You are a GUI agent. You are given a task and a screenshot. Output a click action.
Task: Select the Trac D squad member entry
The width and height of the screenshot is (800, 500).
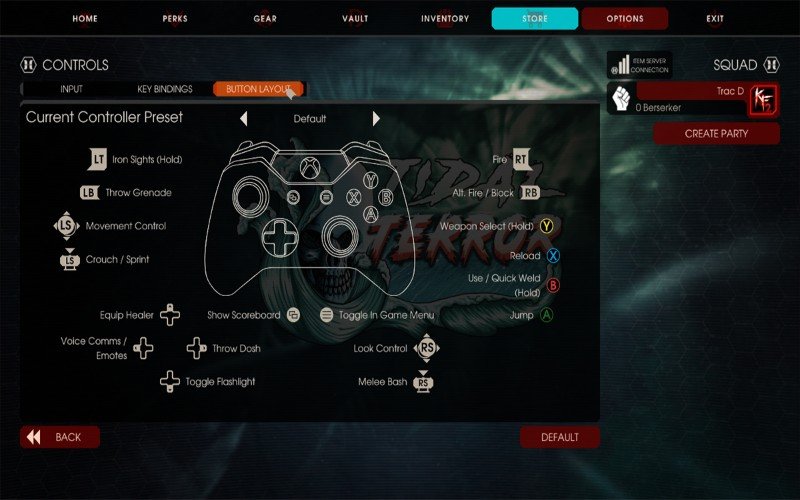point(690,98)
